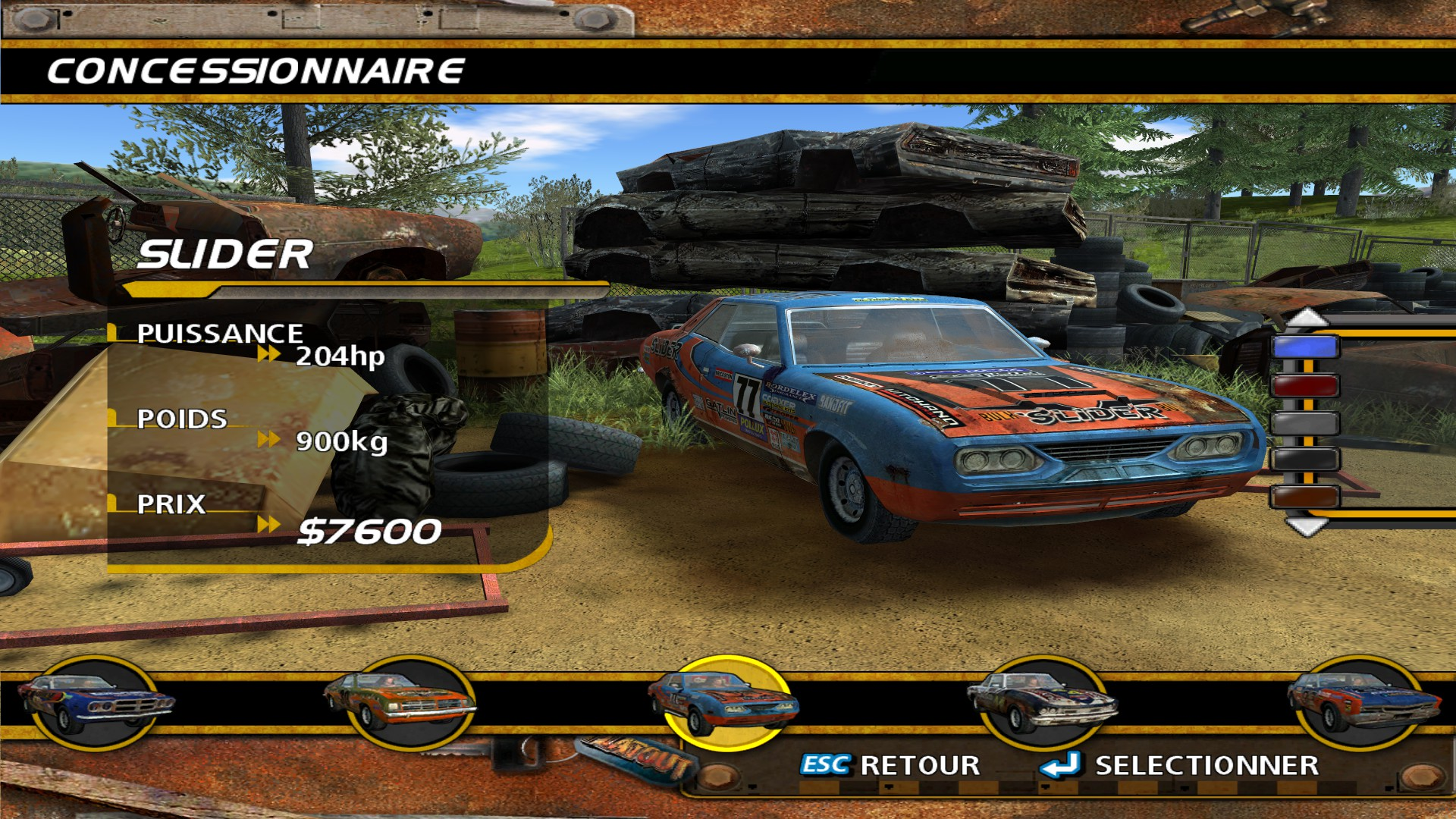The width and height of the screenshot is (1456, 819).
Task: Click the up arrow above color swatches
Action: pos(1306,317)
